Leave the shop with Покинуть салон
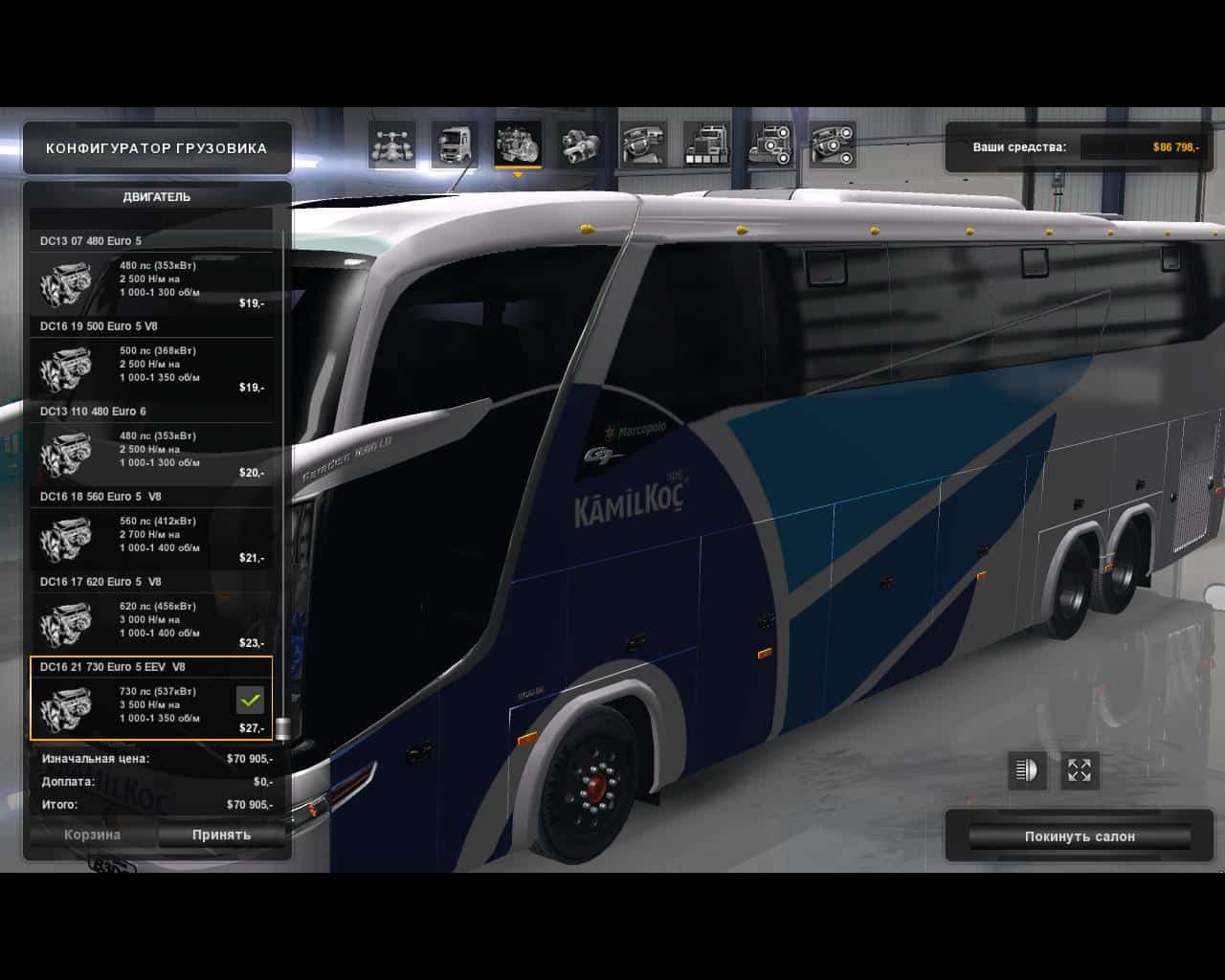The image size is (1225, 980). point(1080,836)
